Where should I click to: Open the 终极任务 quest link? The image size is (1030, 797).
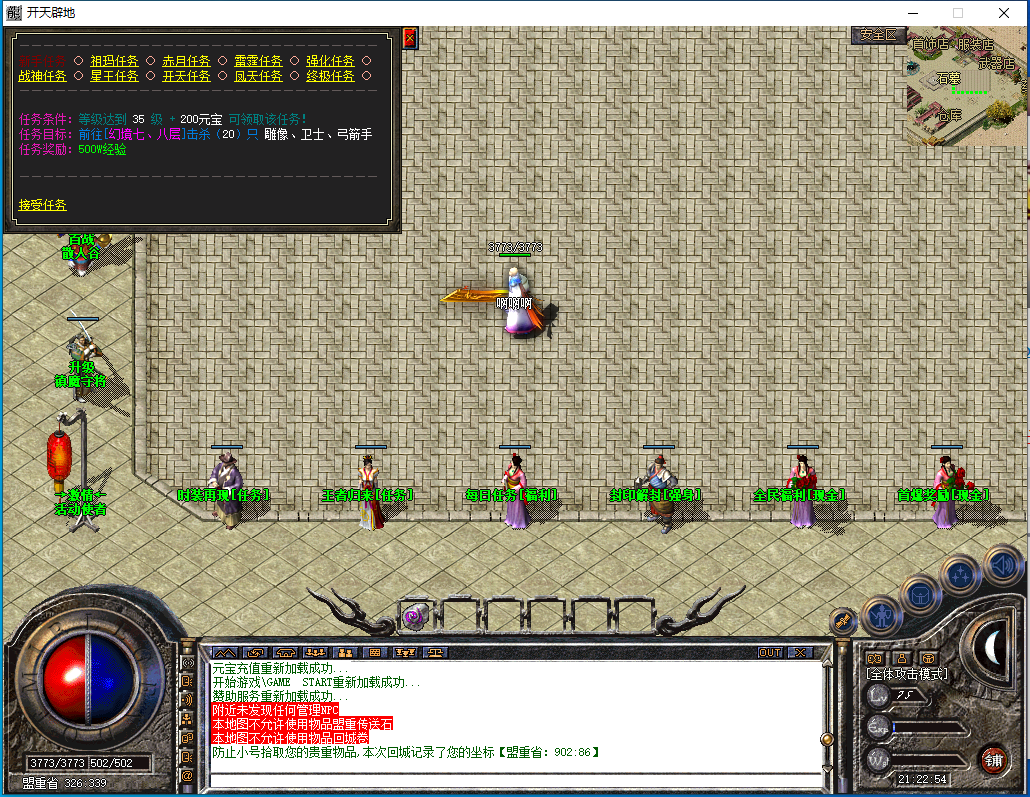coord(330,76)
